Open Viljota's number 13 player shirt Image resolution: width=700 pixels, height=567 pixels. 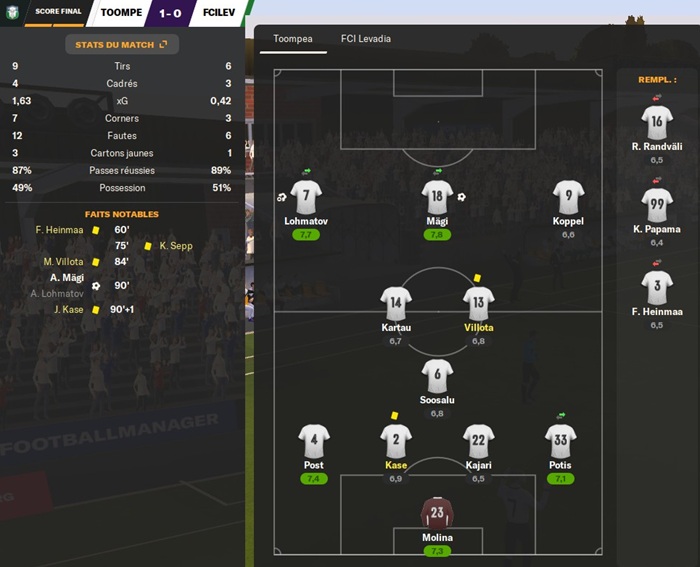pyautogui.click(x=479, y=303)
